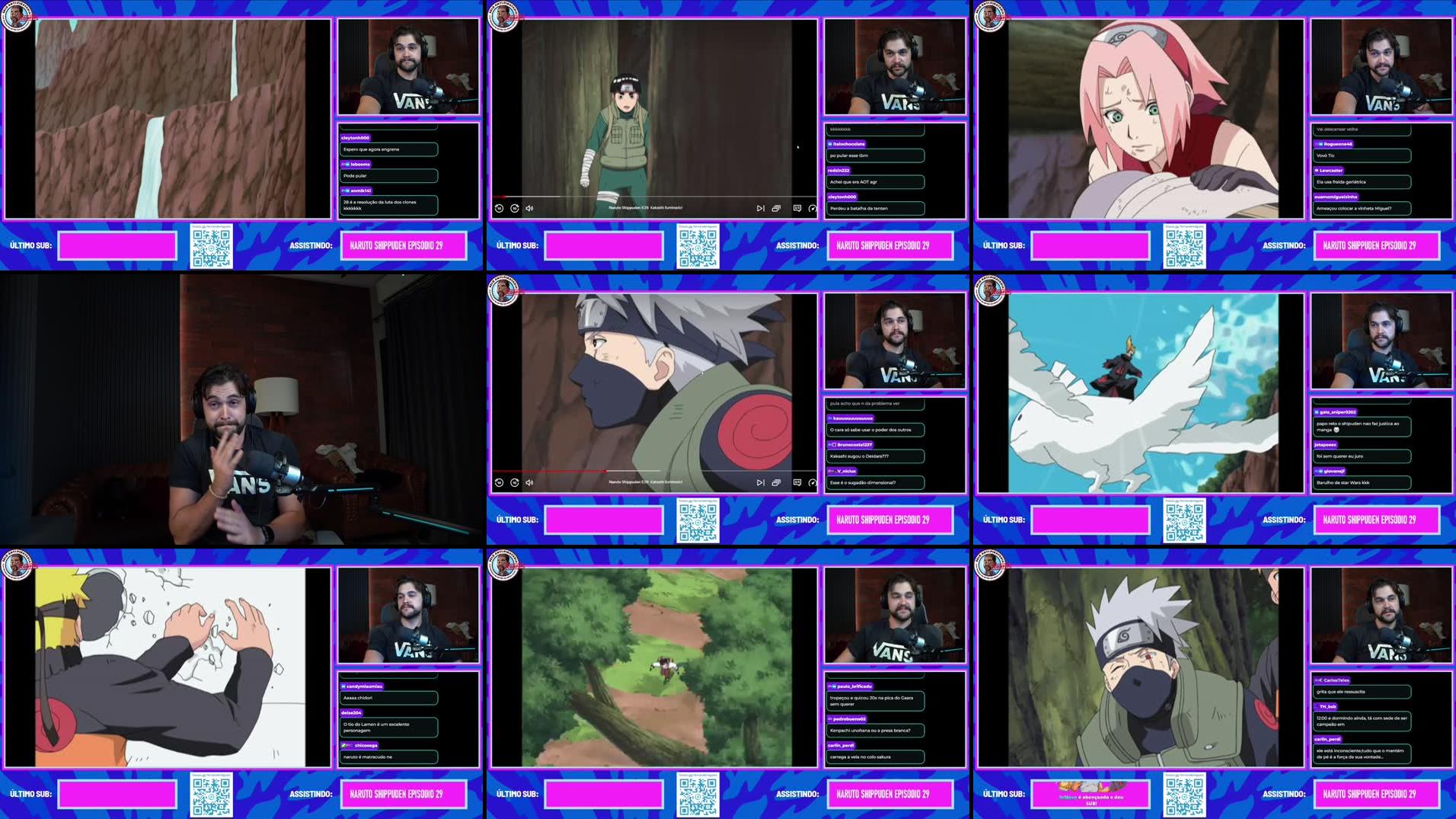The height and width of the screenshot is (819, 1456).
Task: Mute the player using the volume icon
Action: pos(531,206)
